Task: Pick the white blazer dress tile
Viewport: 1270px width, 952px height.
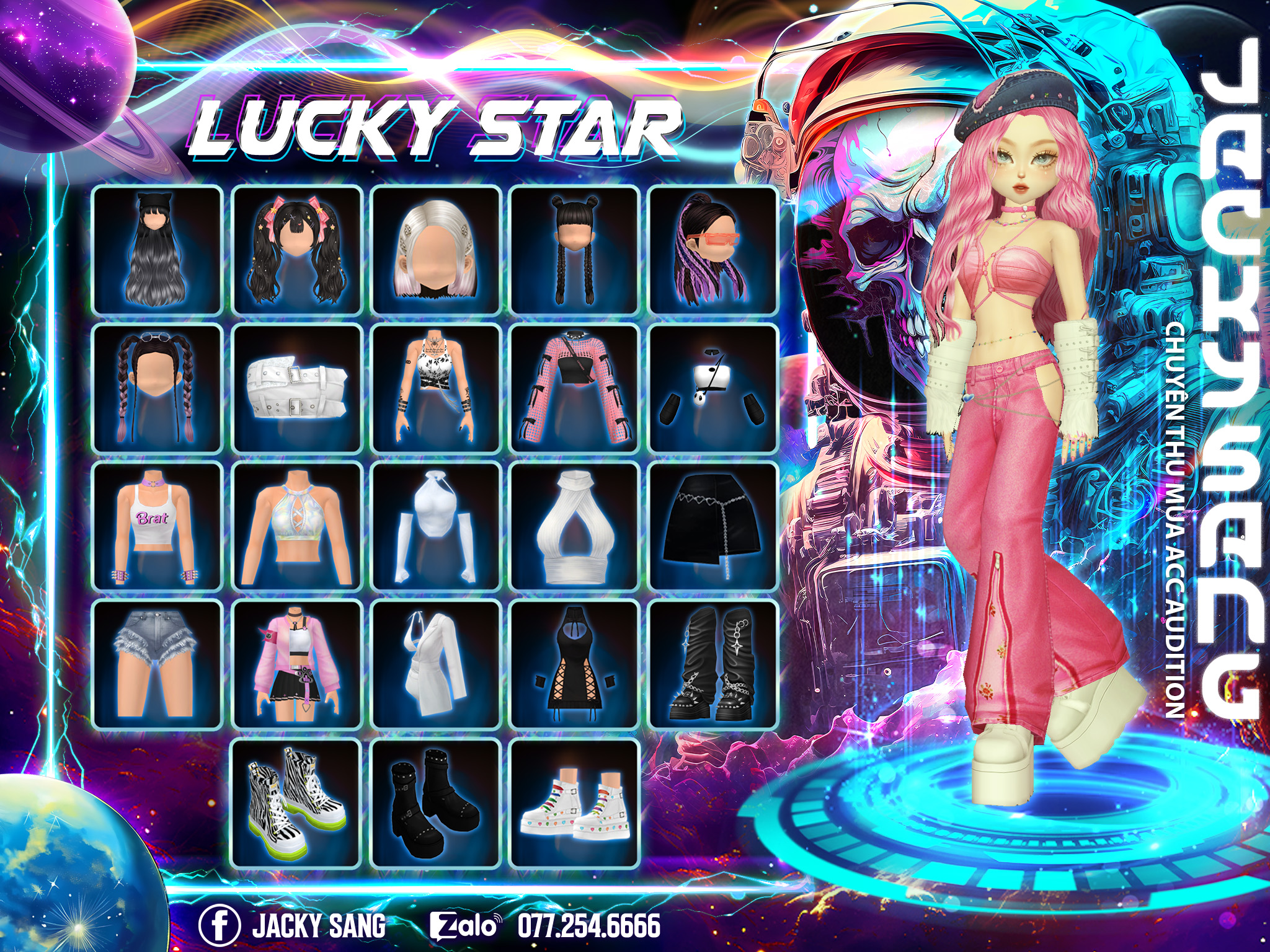Action: coord(435,665)
